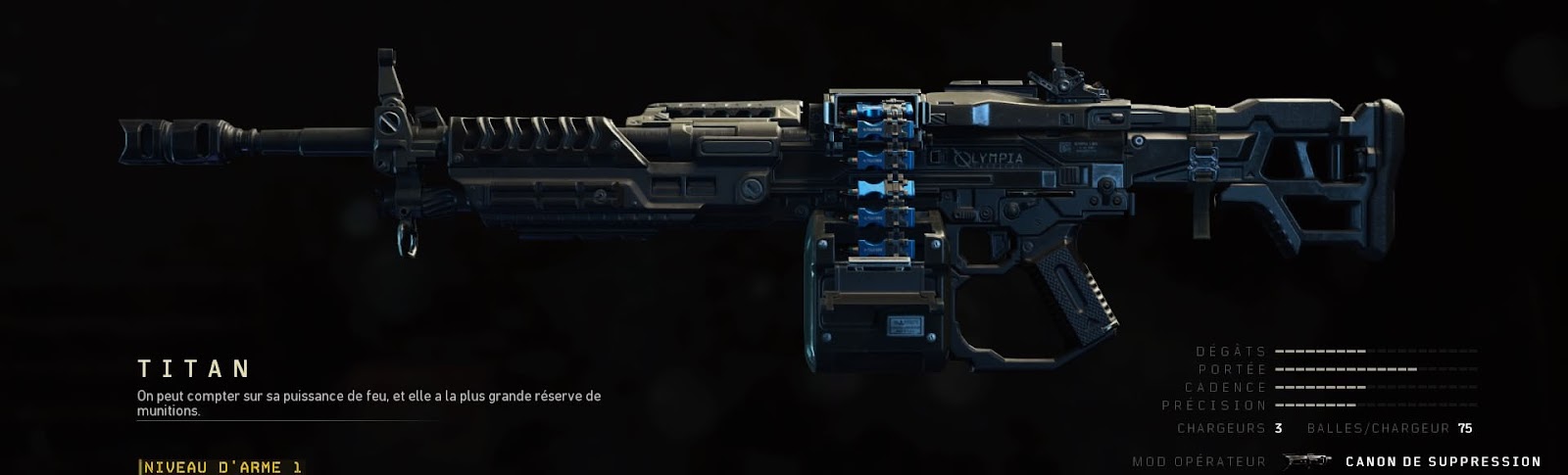Open the Niveau d'arme 1 label
The width and height of the screenshot is (1568, 475).
pos(222,467)
